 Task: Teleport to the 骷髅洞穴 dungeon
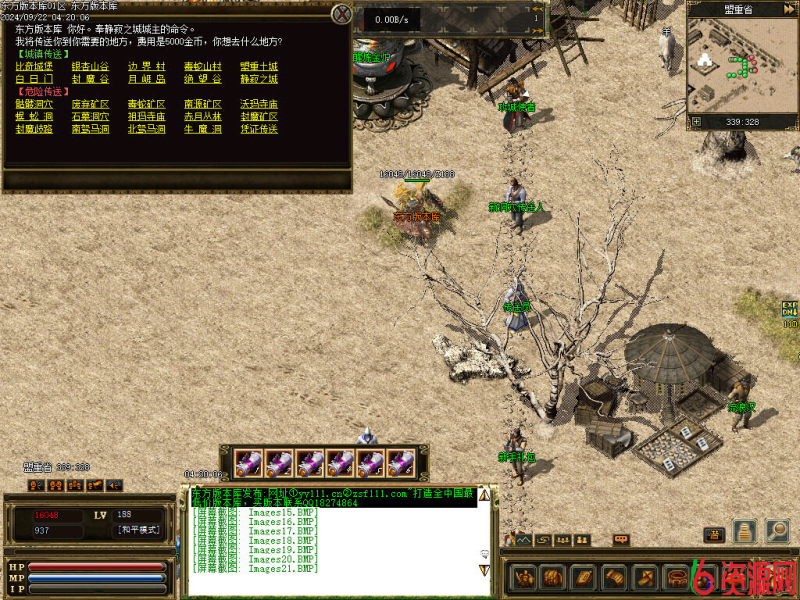coord(35,104)
